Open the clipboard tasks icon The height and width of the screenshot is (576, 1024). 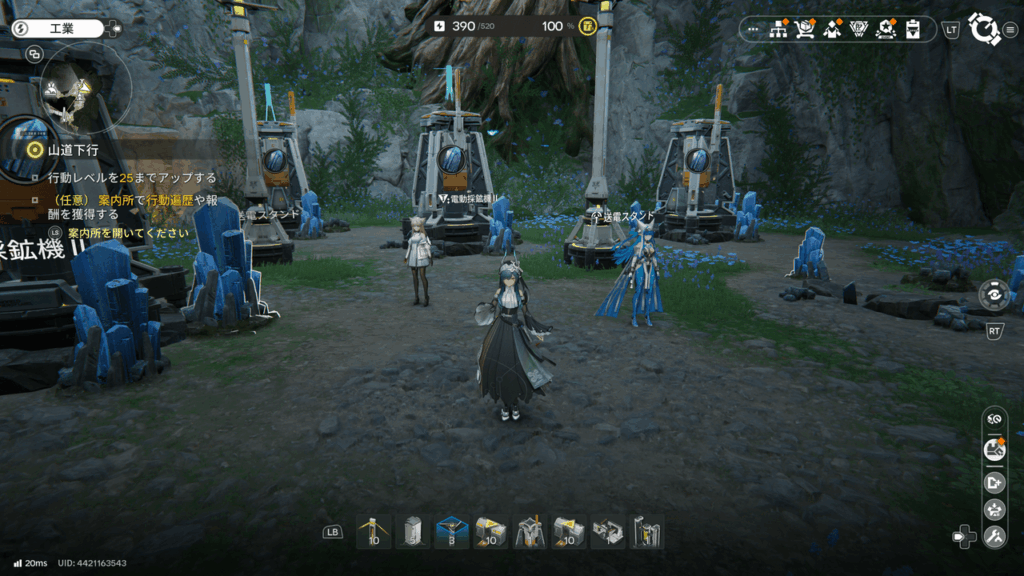[912, 29]
